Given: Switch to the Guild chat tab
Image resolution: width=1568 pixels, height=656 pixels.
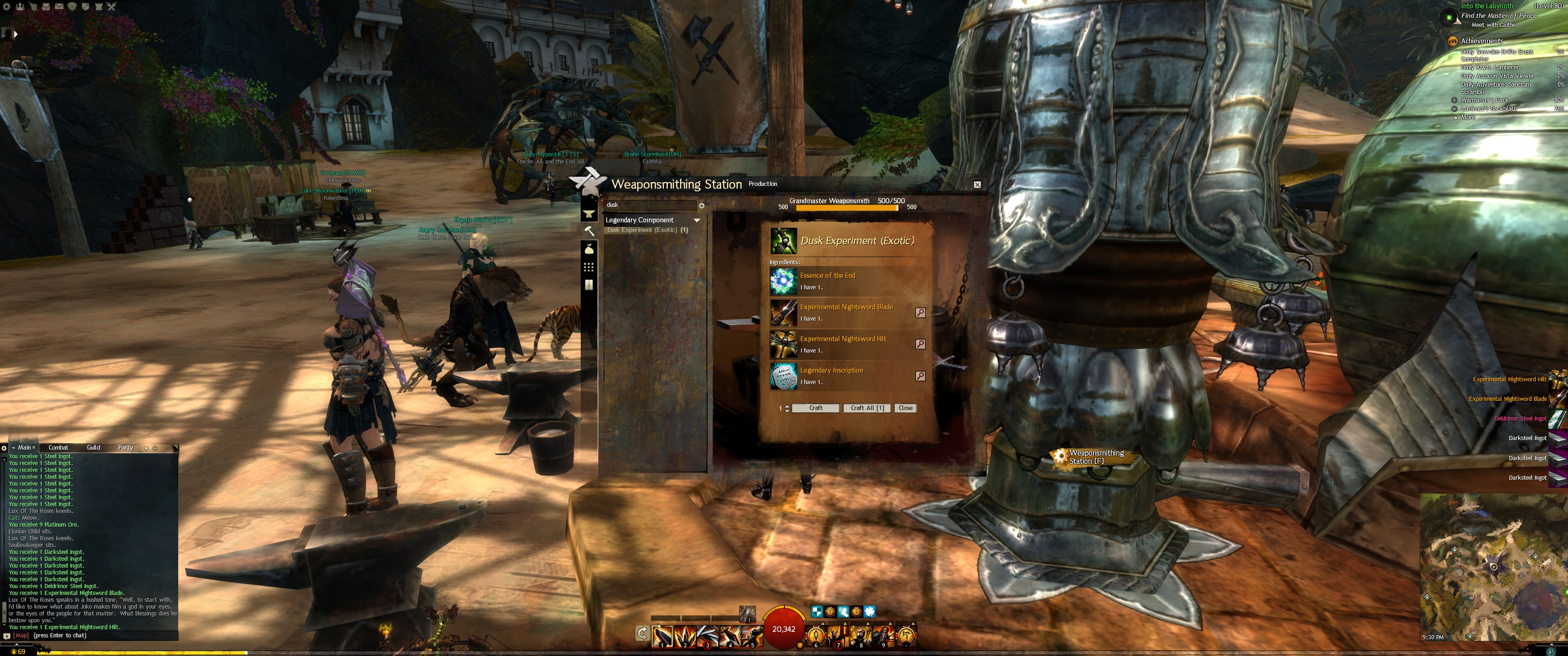Looking at the screenshot, I should click(x=93, y=447).
